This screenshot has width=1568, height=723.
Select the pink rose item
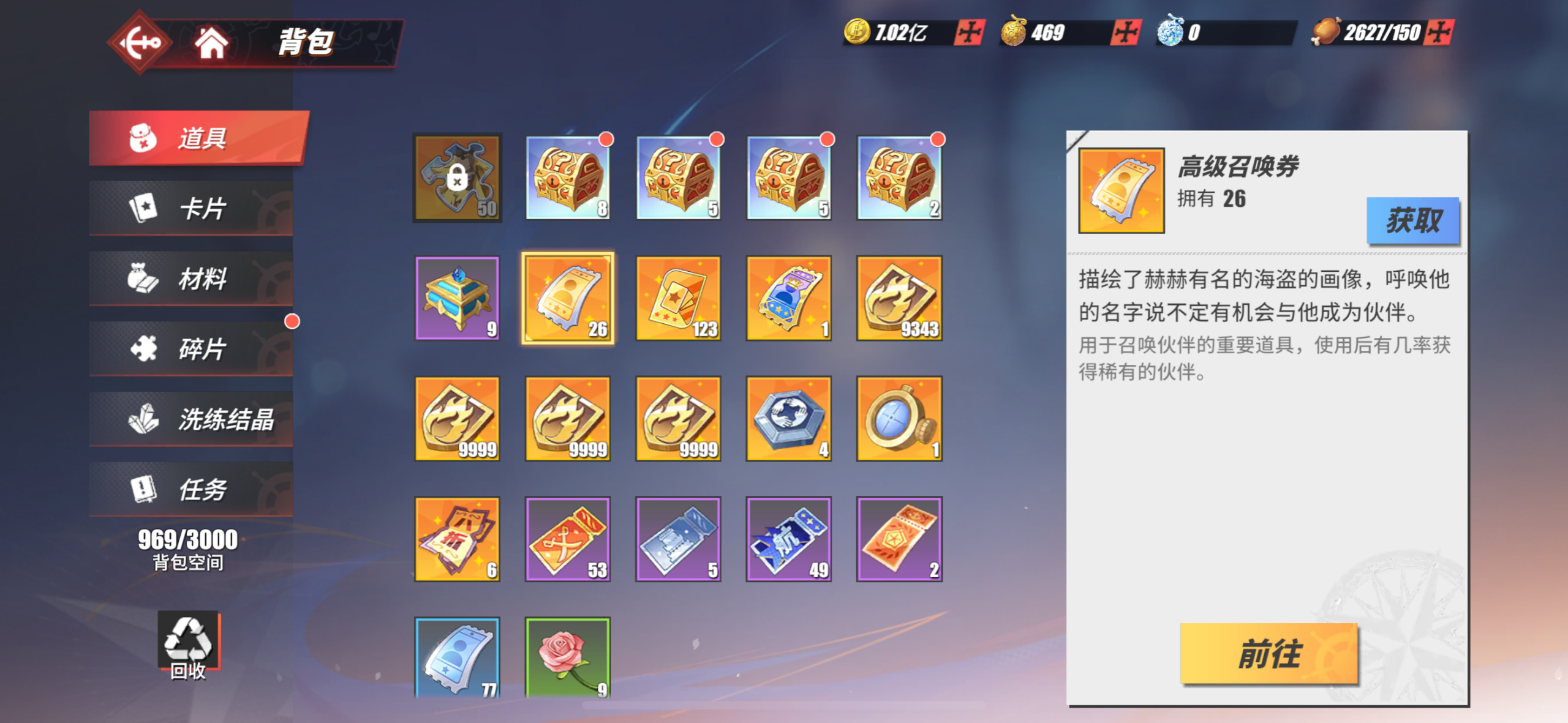[x=568, y=656]
